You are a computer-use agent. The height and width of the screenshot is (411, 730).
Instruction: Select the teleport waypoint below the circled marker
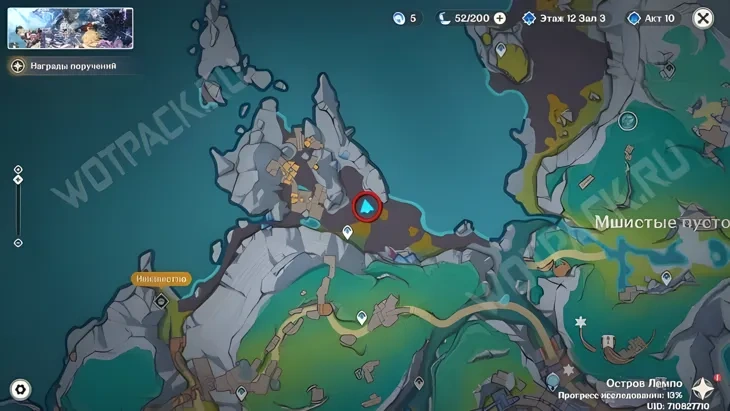[347, 232]
